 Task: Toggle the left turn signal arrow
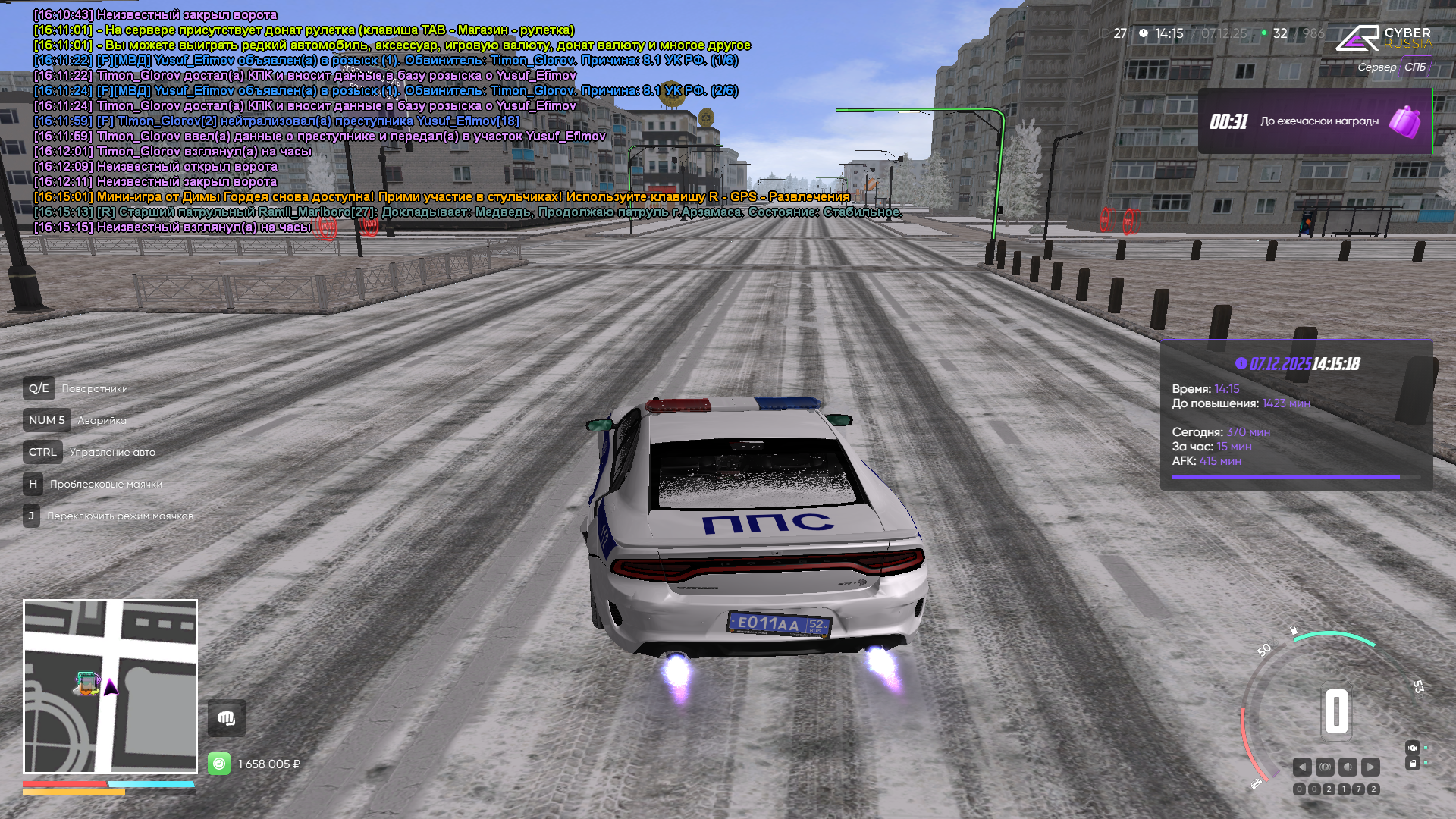[1302, 767]
